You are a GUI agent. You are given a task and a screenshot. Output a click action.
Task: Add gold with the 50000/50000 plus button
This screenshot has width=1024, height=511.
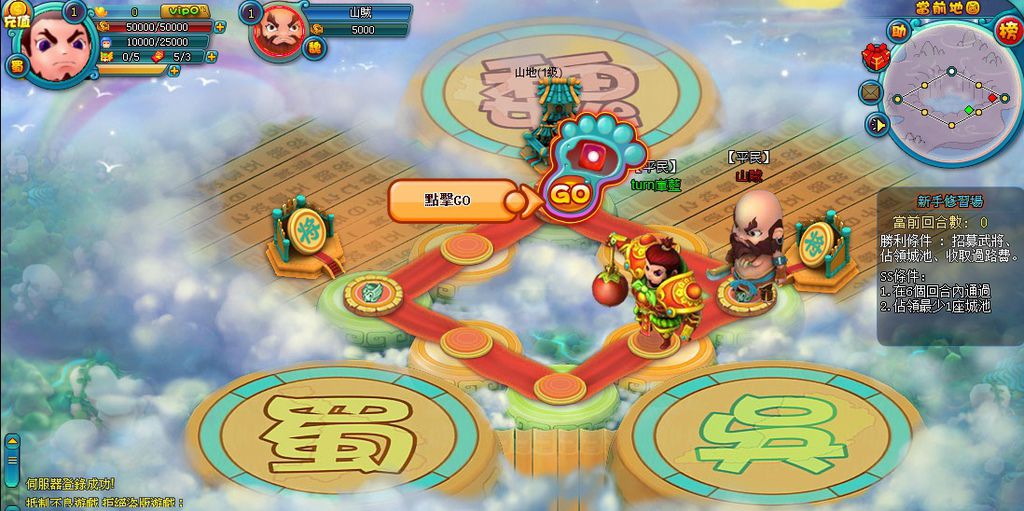pos(220,27)
